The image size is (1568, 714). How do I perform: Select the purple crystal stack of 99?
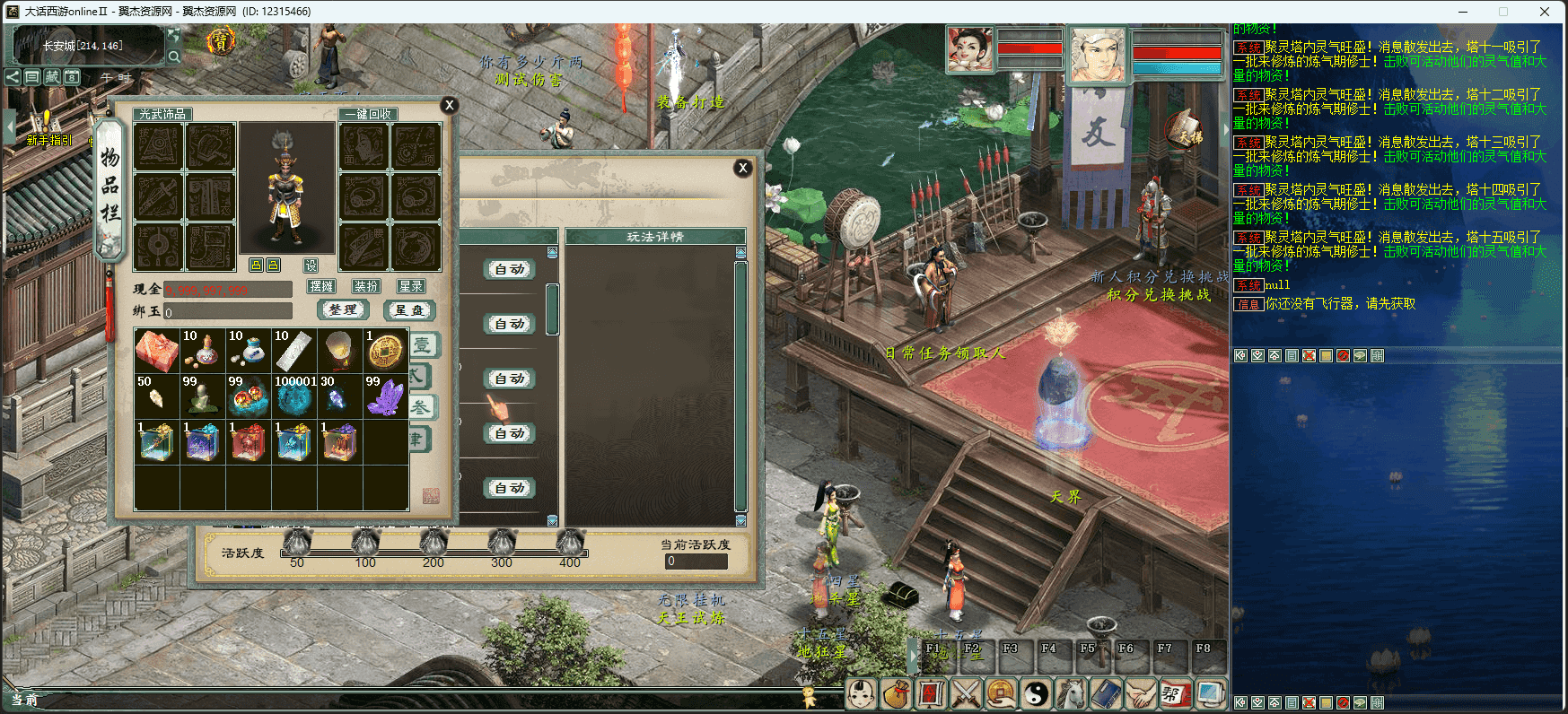(x=385, y=396)
